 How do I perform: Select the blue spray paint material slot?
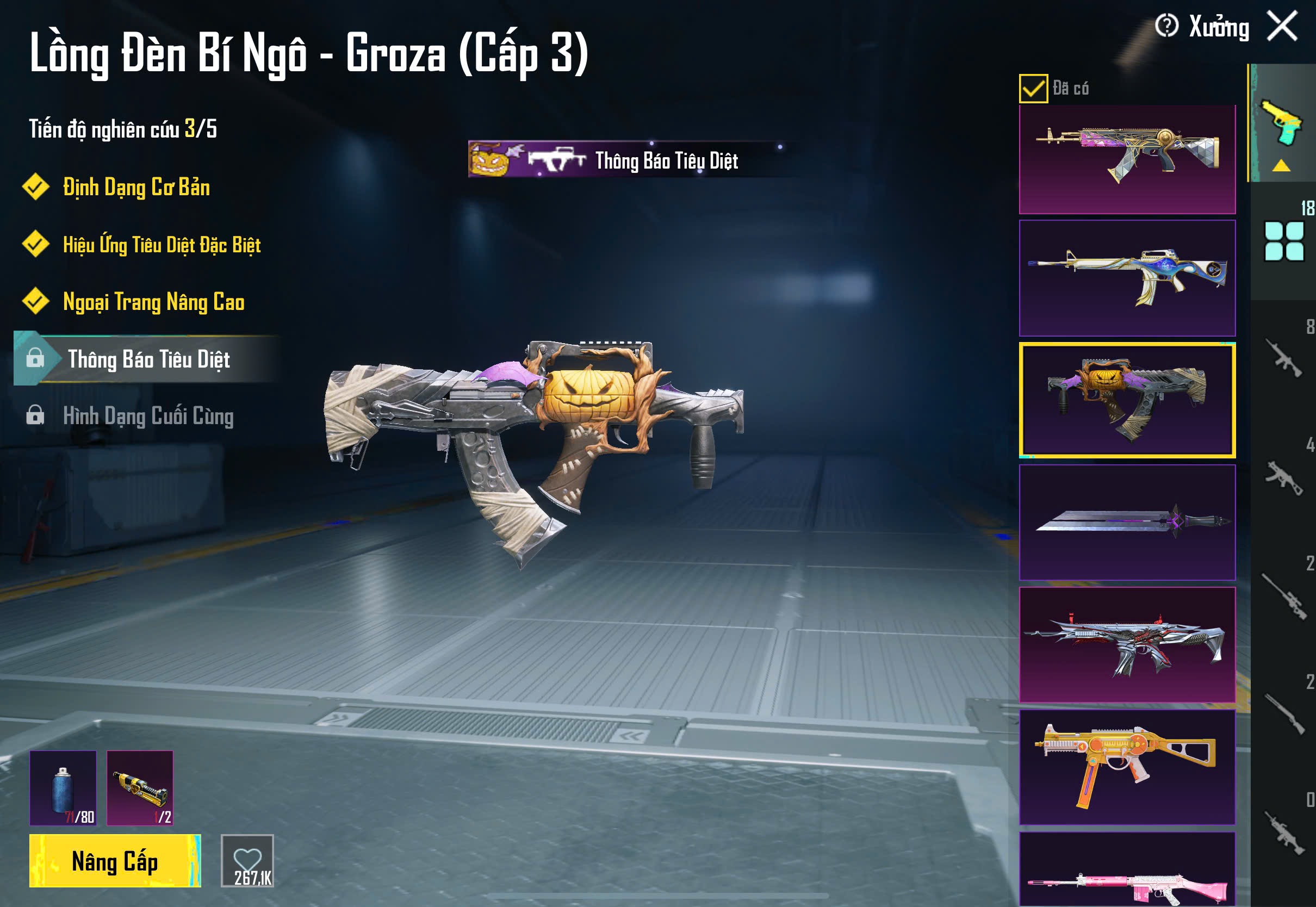tap(63, 788)
